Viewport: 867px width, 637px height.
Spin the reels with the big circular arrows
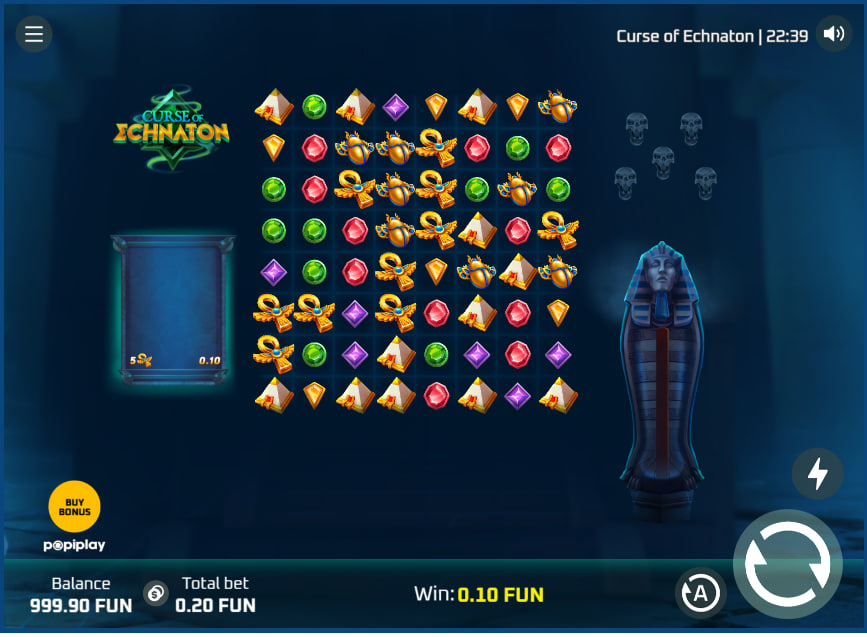787,563
